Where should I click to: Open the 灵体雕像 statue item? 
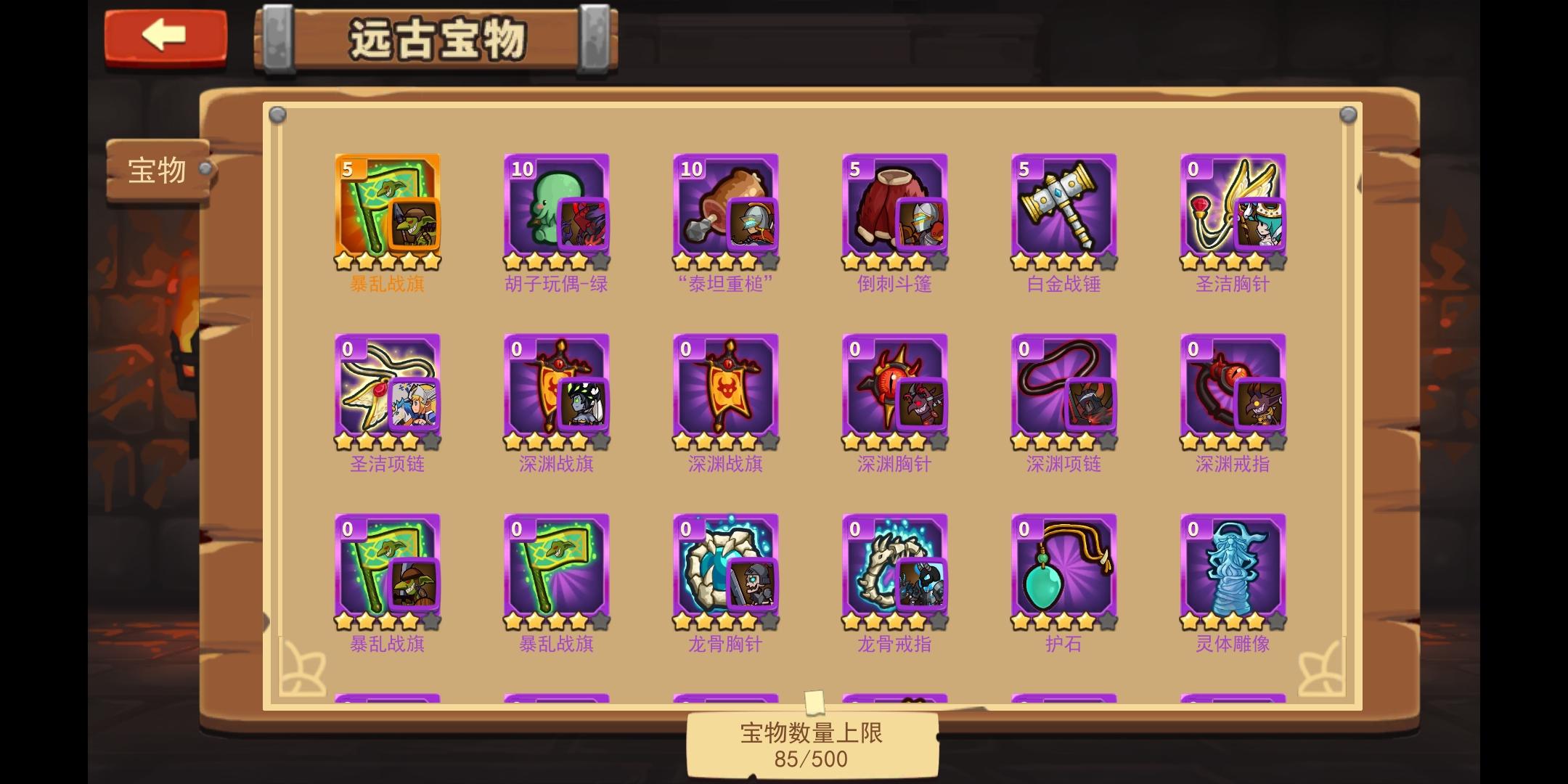click(x=1233, y=570)
